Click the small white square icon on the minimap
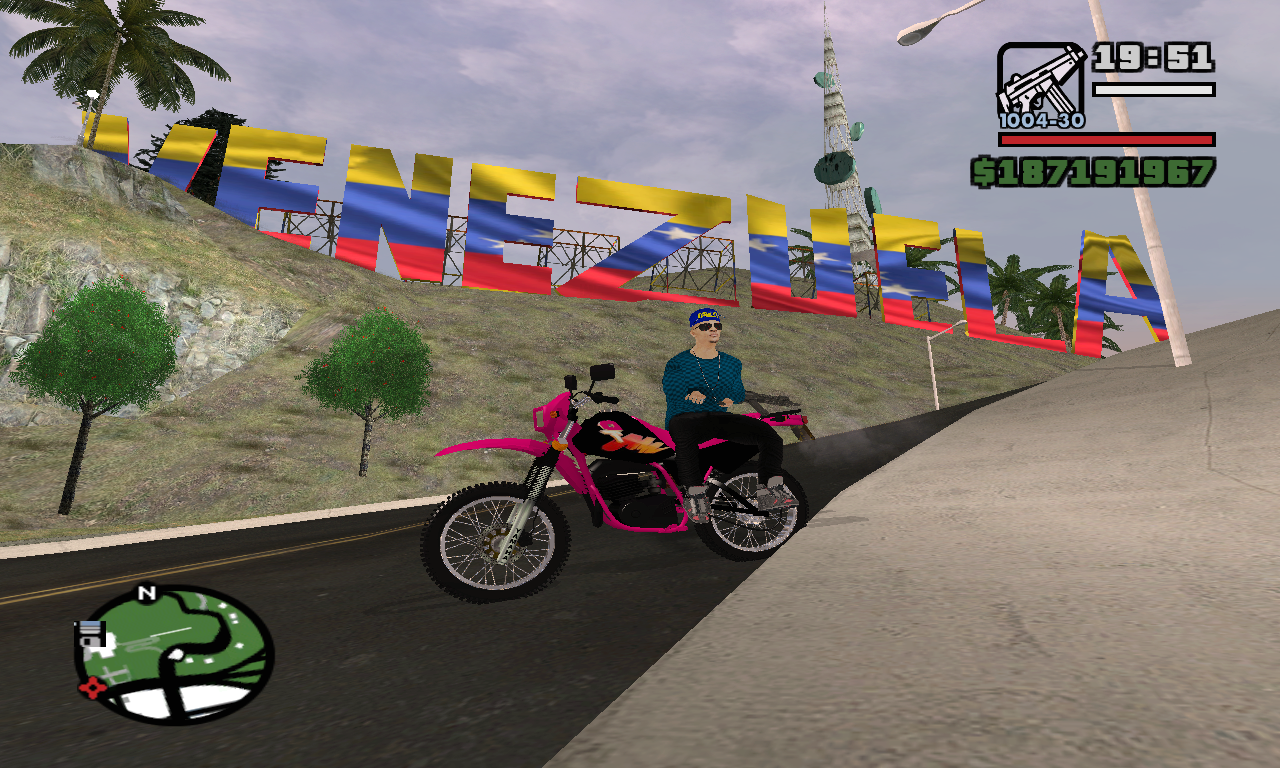 click(x=88, y=633)
